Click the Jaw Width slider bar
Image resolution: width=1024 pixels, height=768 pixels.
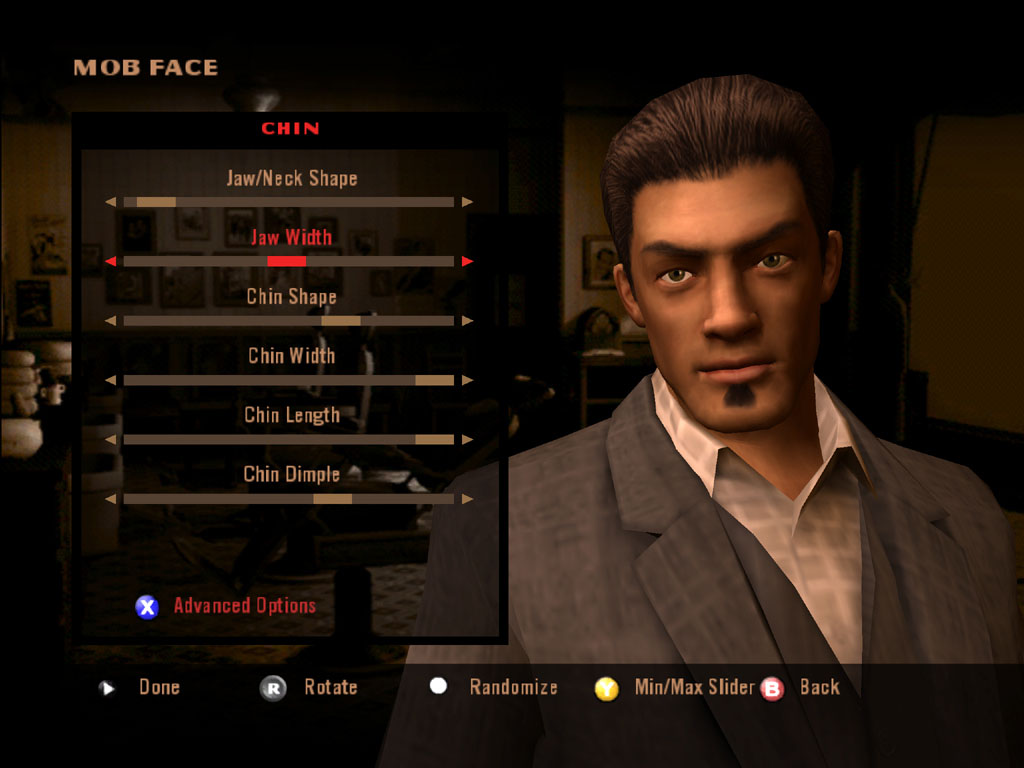289,261
